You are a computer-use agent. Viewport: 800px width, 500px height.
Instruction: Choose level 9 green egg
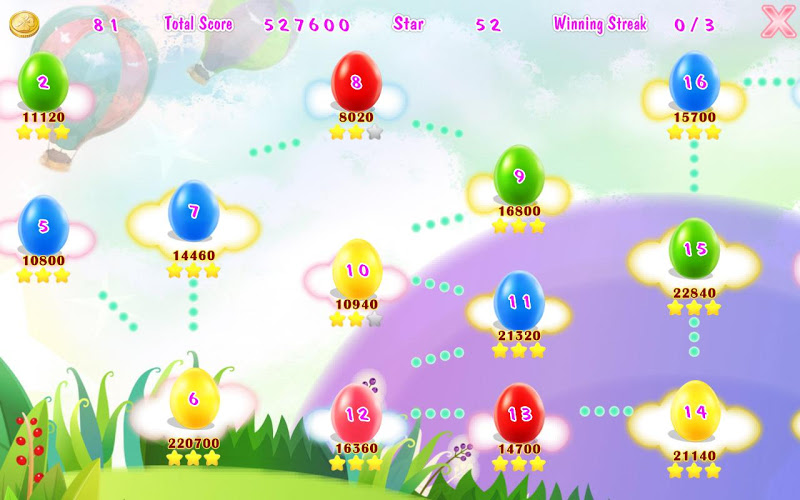point(519,176)
